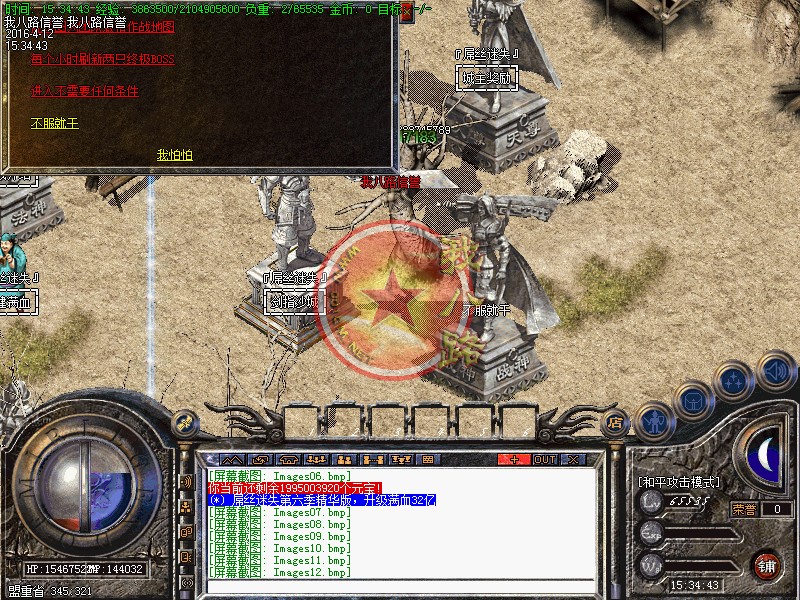
Task: Switch the 和平攻击模式 attack mode label
Action: tap(678, 482)
